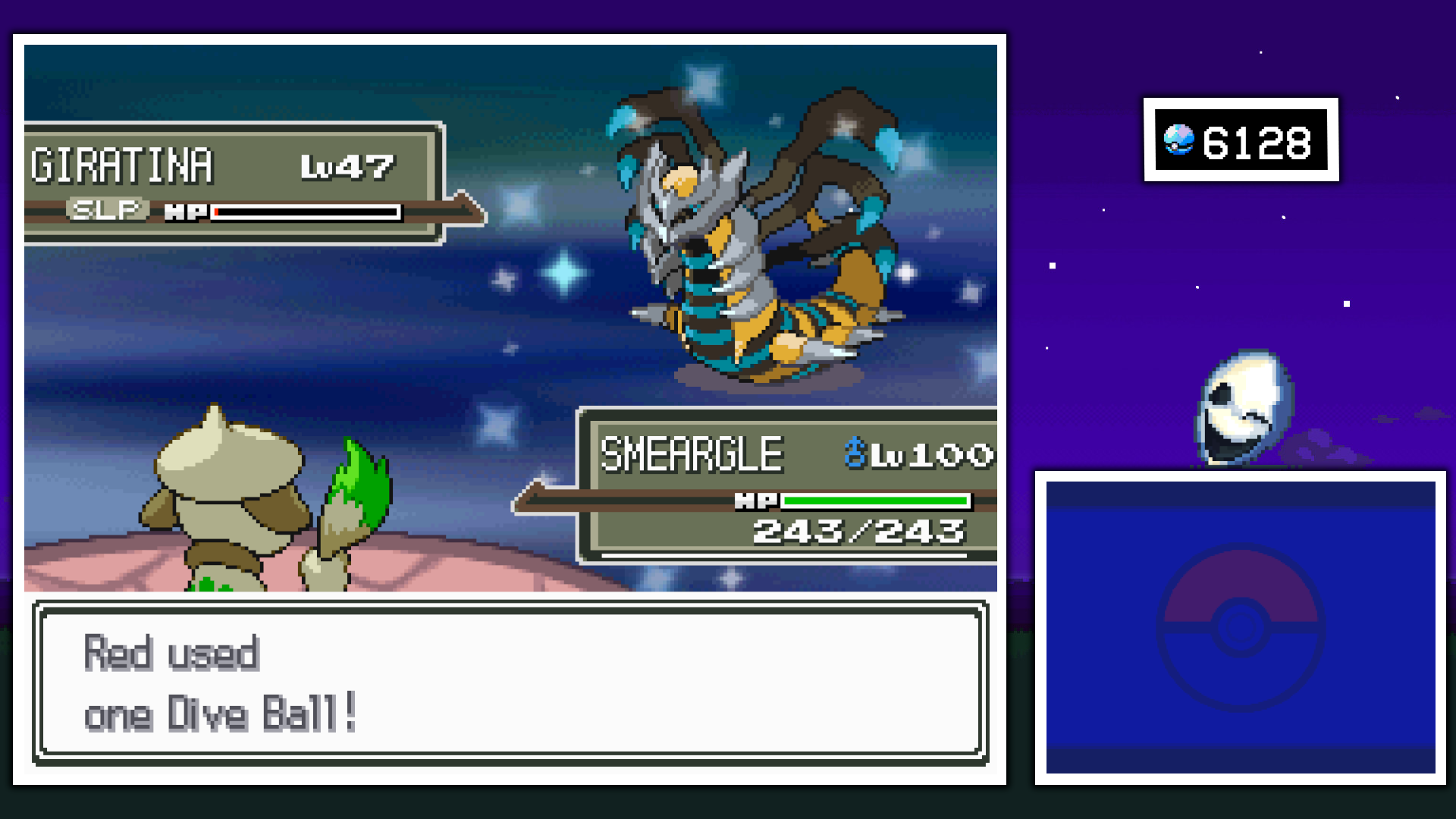Click the HP label on Smeargle's info box
Viewport: 1456px width, 819px height.
point(757,500)
